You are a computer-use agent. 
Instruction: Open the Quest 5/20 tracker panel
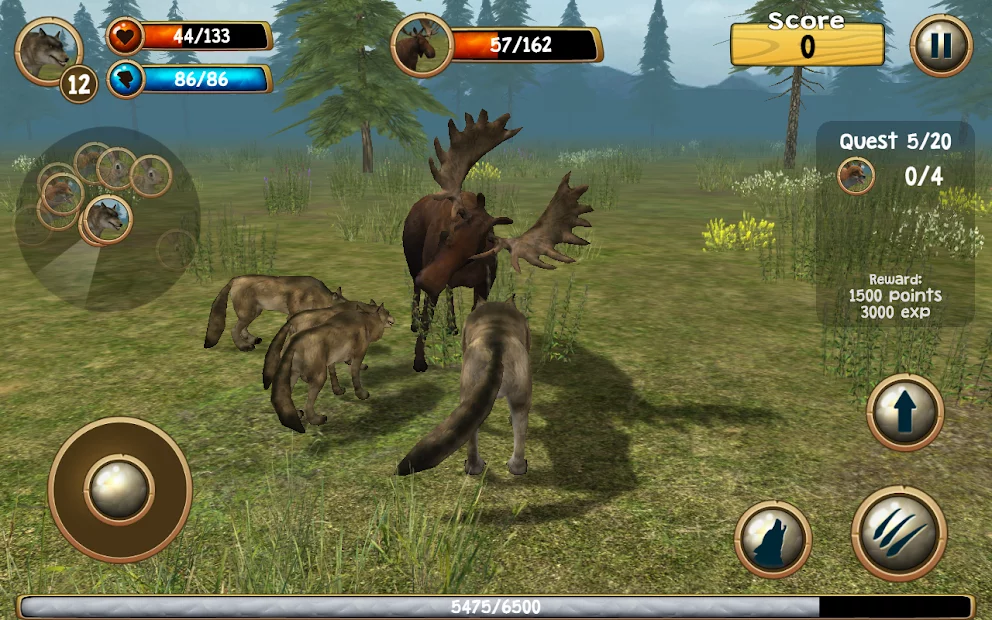coord(895,224)
